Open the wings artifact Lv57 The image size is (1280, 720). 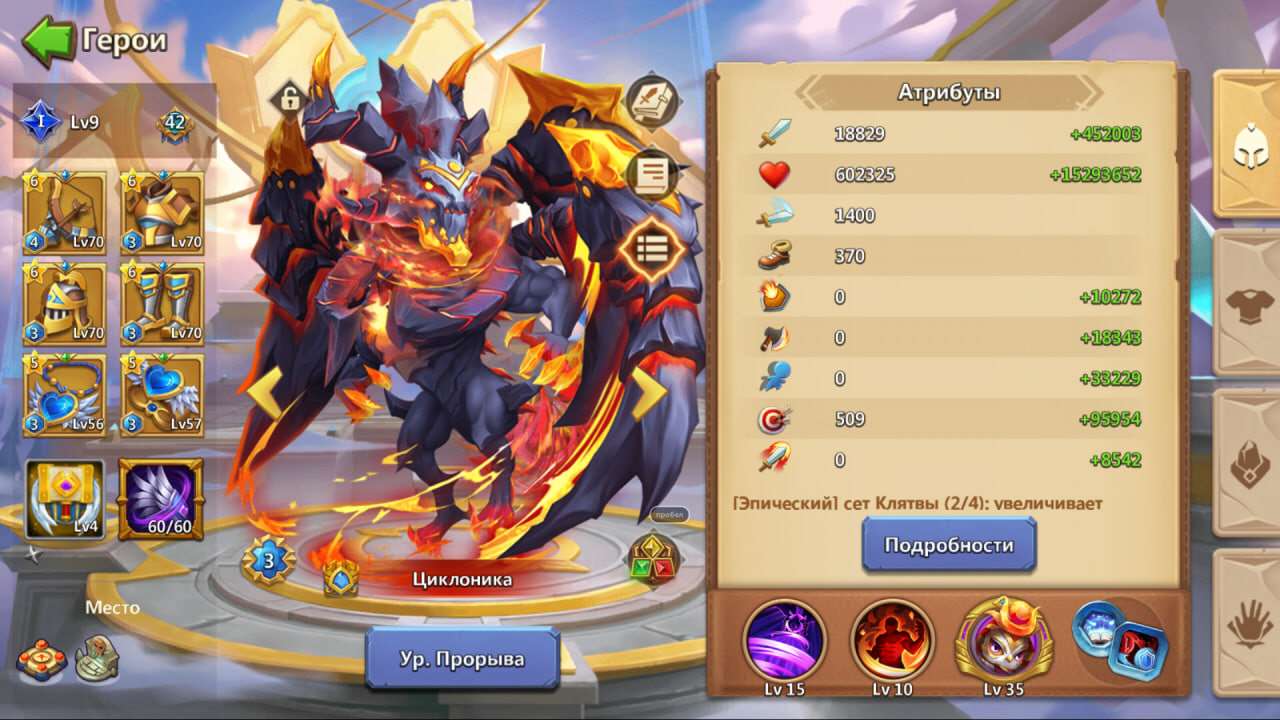pos(160,397)
